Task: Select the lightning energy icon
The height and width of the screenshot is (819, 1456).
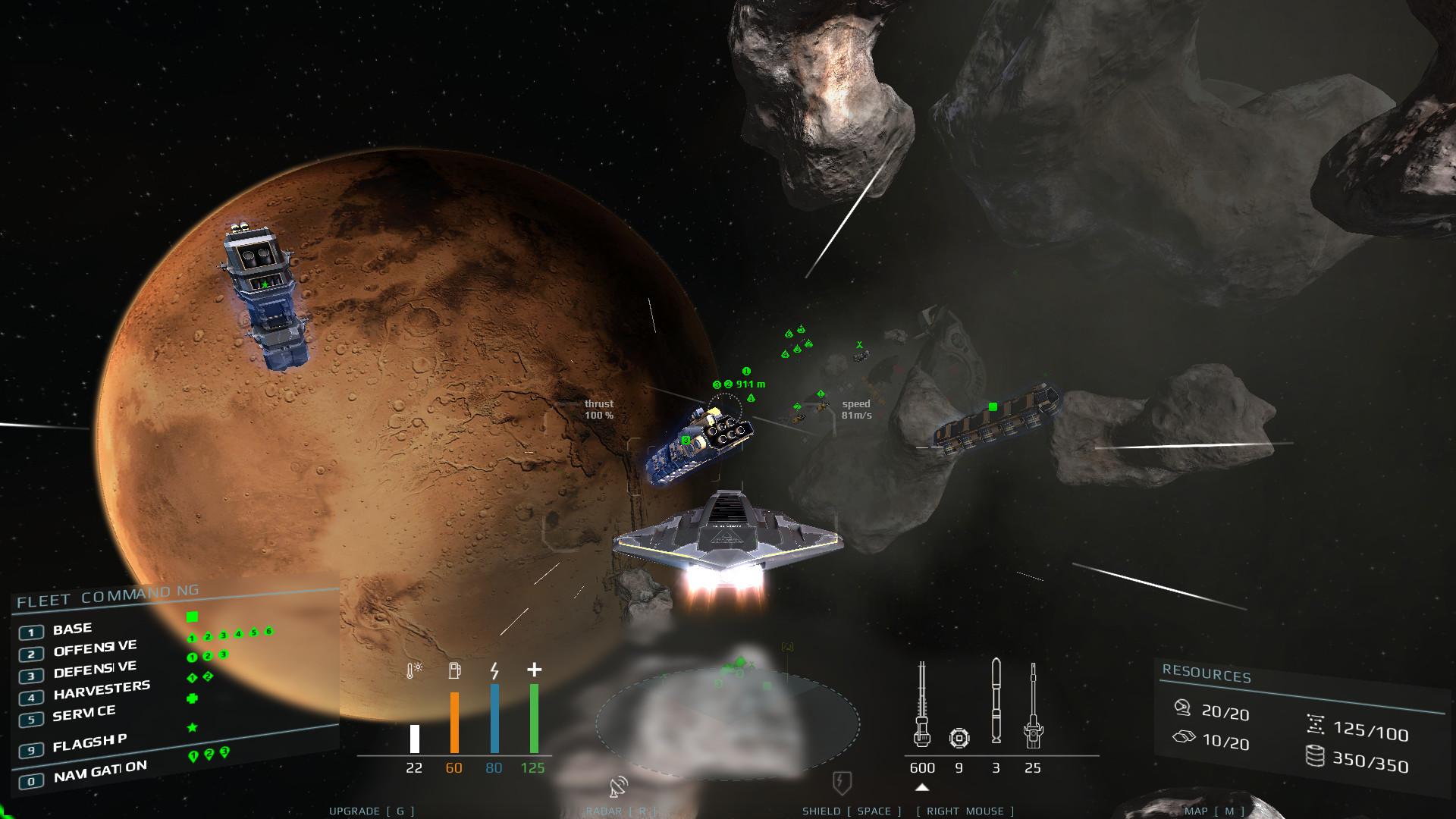Action: [494, 671]
